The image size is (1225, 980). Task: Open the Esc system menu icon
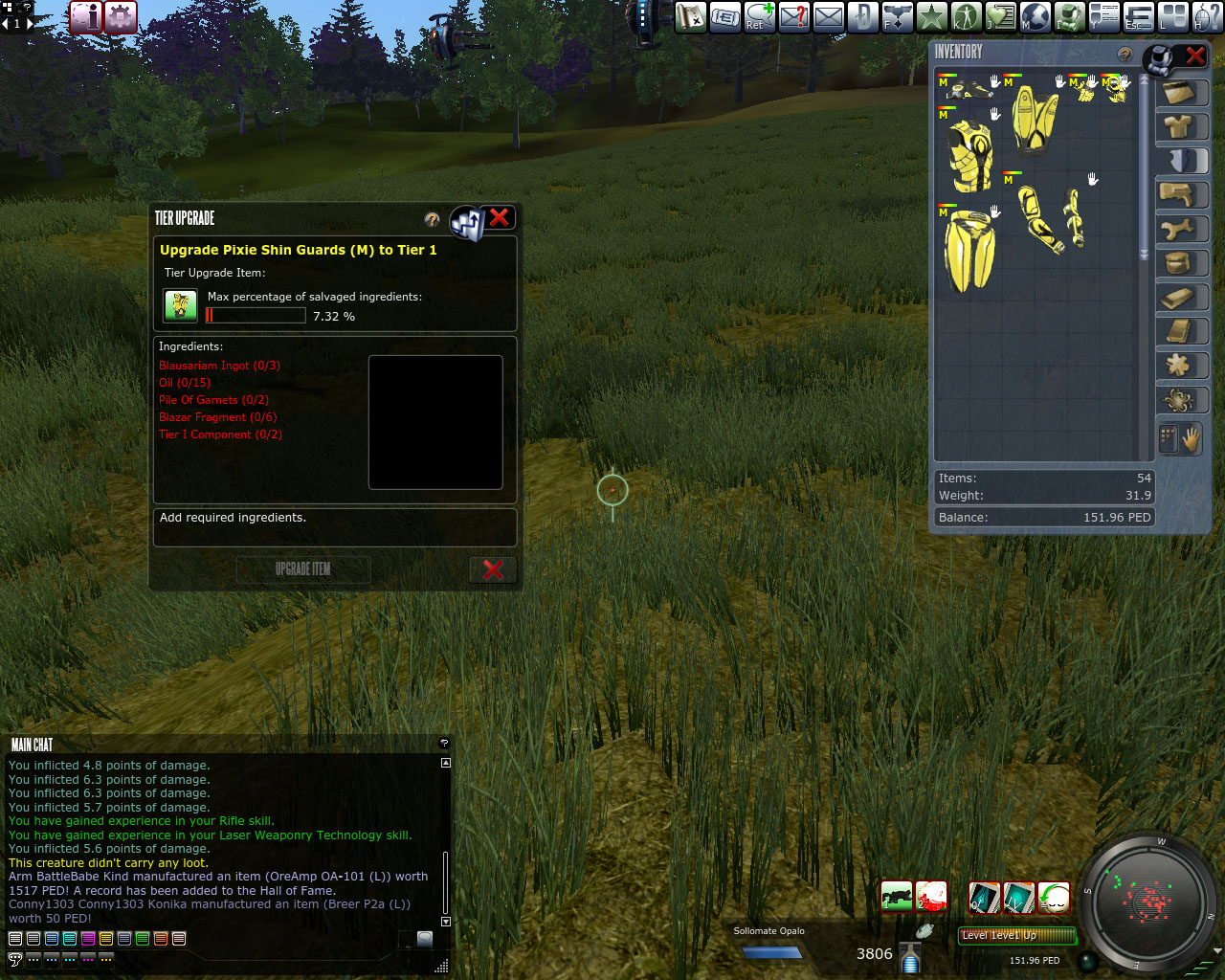pos(1138,16)
